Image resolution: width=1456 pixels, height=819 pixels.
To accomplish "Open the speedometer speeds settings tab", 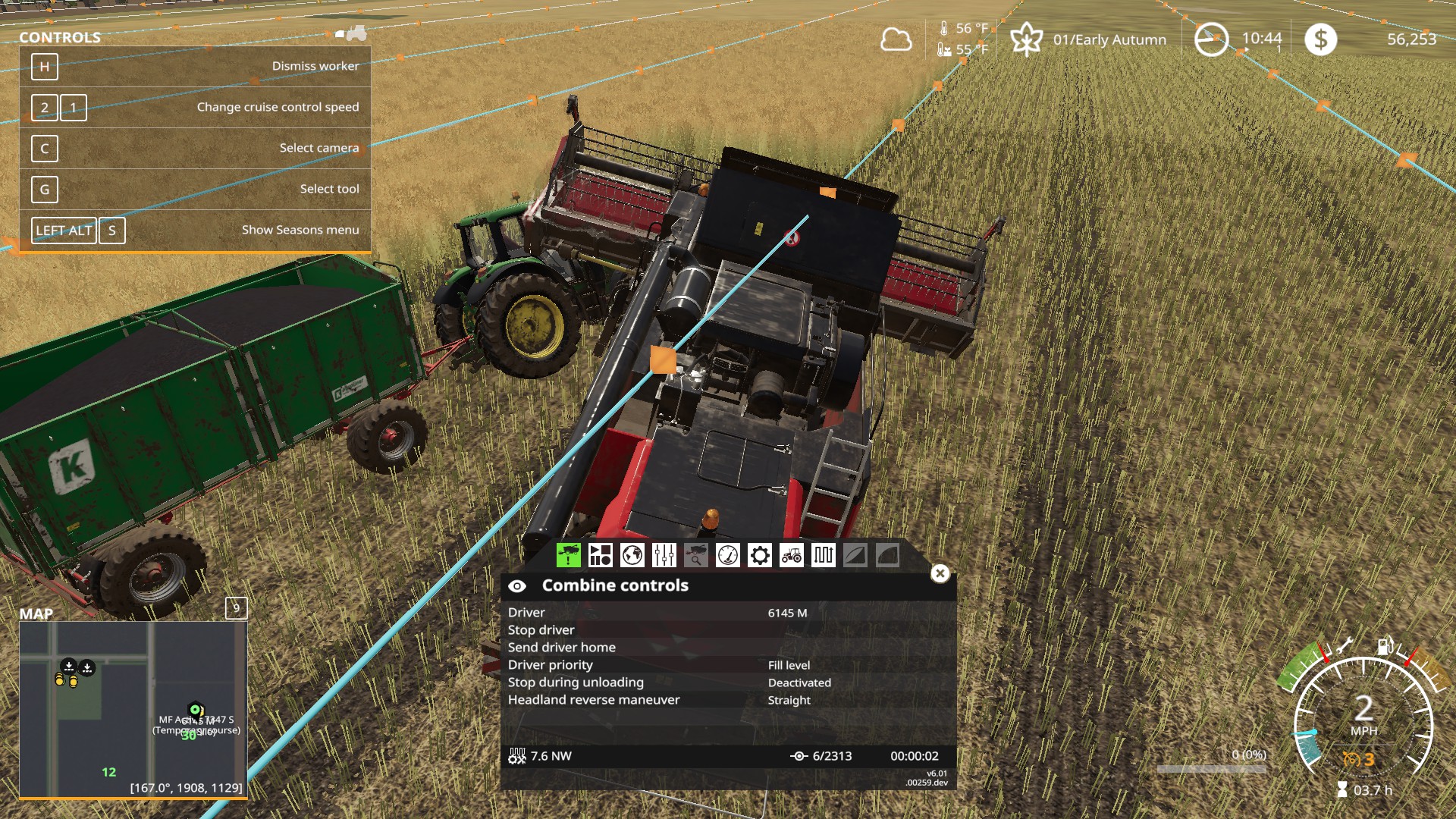I will click(727, 556).
